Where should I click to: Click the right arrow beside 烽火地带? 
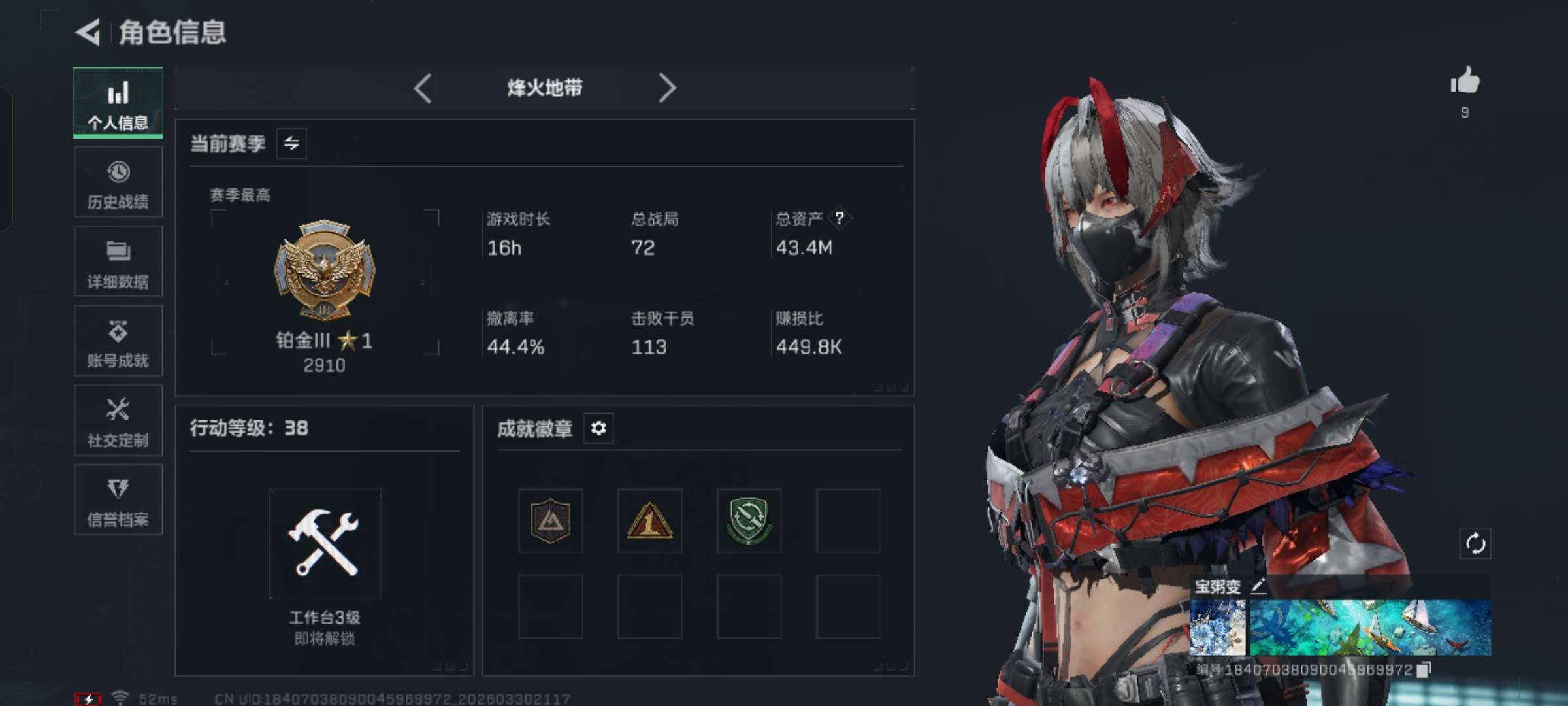click(x=666, y=88)
